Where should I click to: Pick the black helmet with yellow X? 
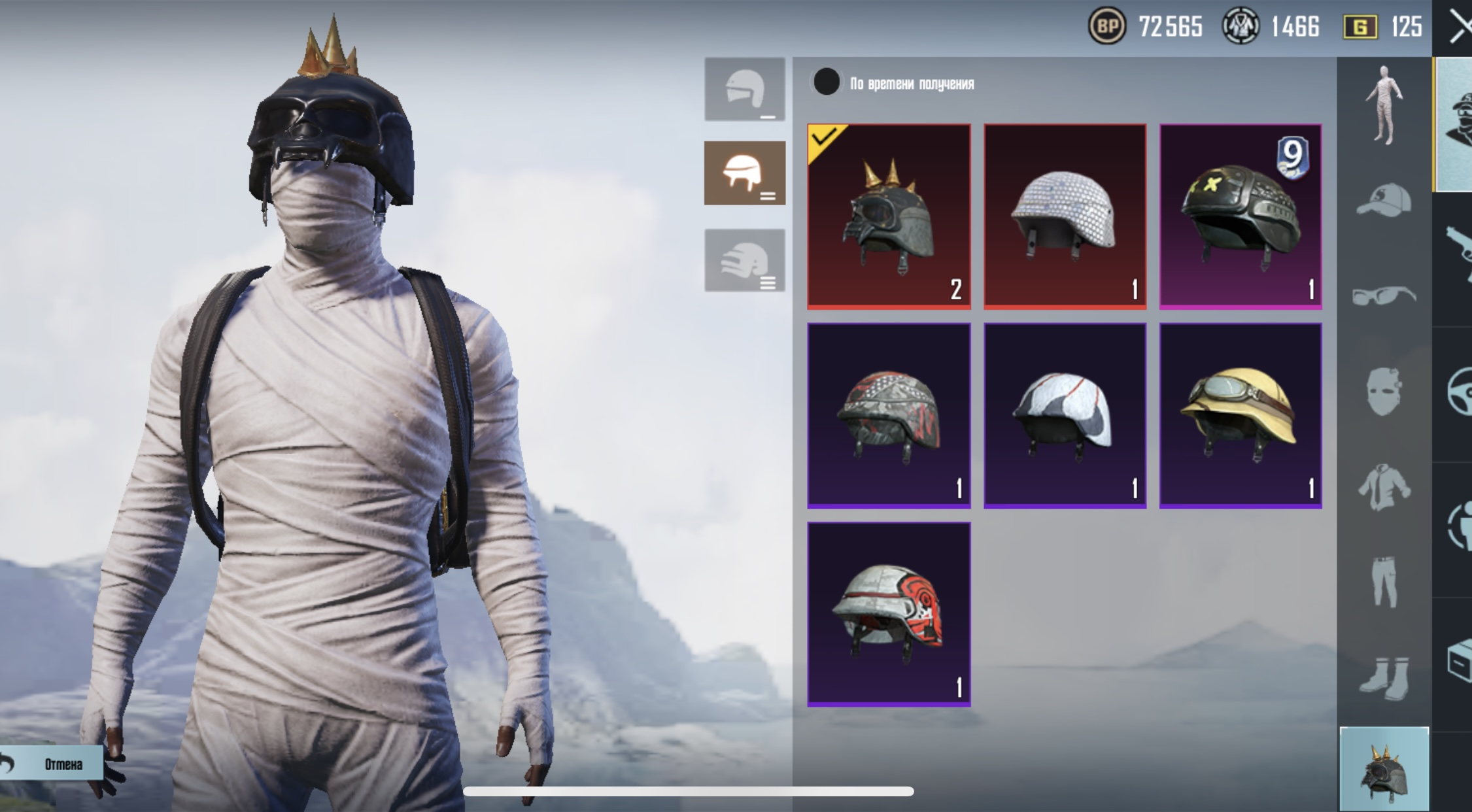coord(1241,216)
